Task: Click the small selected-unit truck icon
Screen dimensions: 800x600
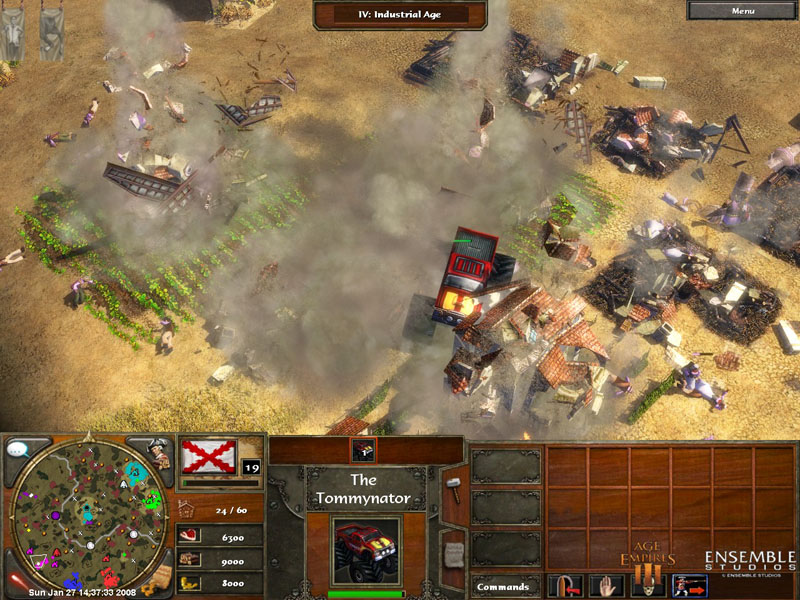Action: pos(364,451)
